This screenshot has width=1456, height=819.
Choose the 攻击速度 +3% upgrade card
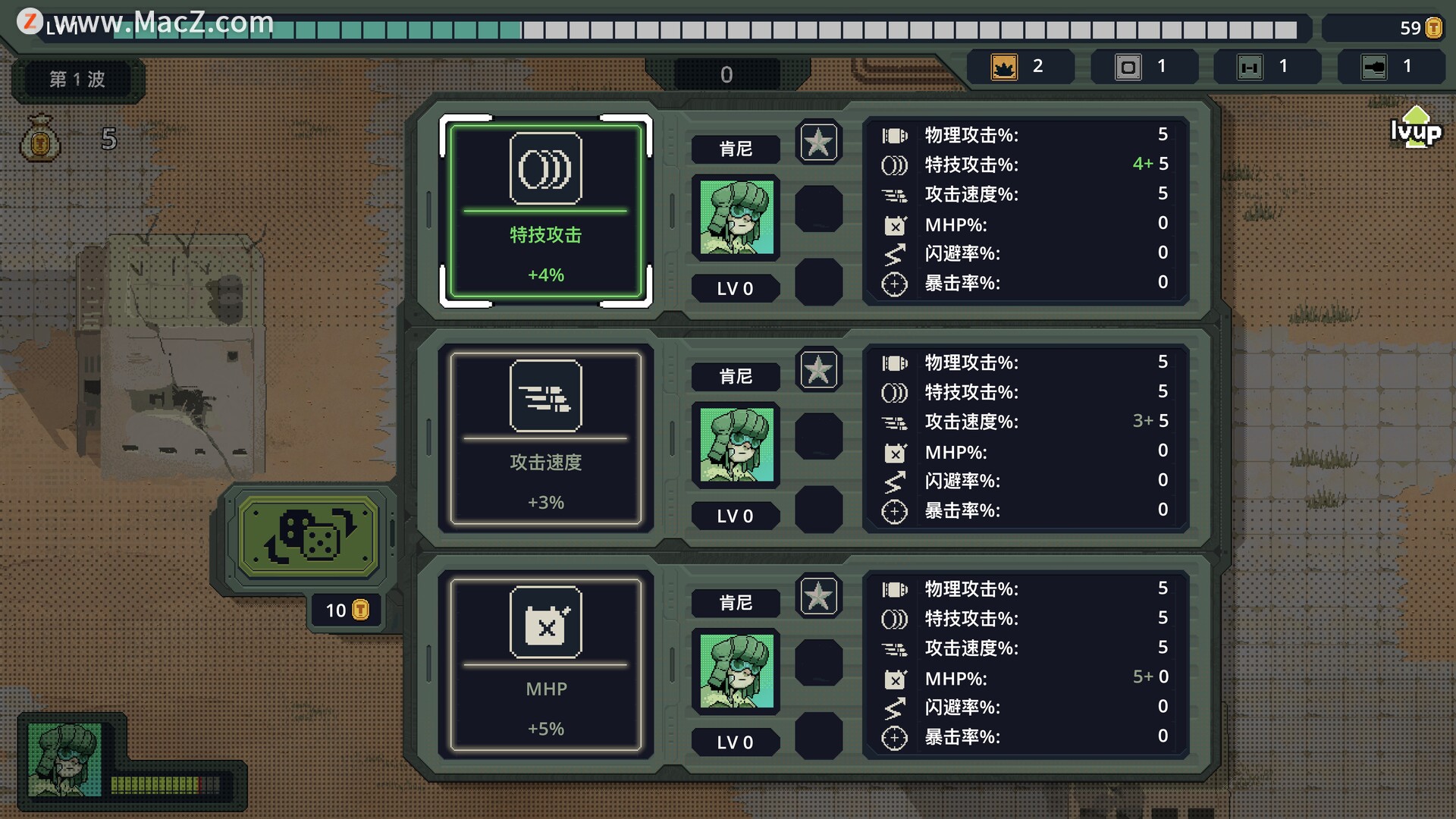(x=545, y=438)
